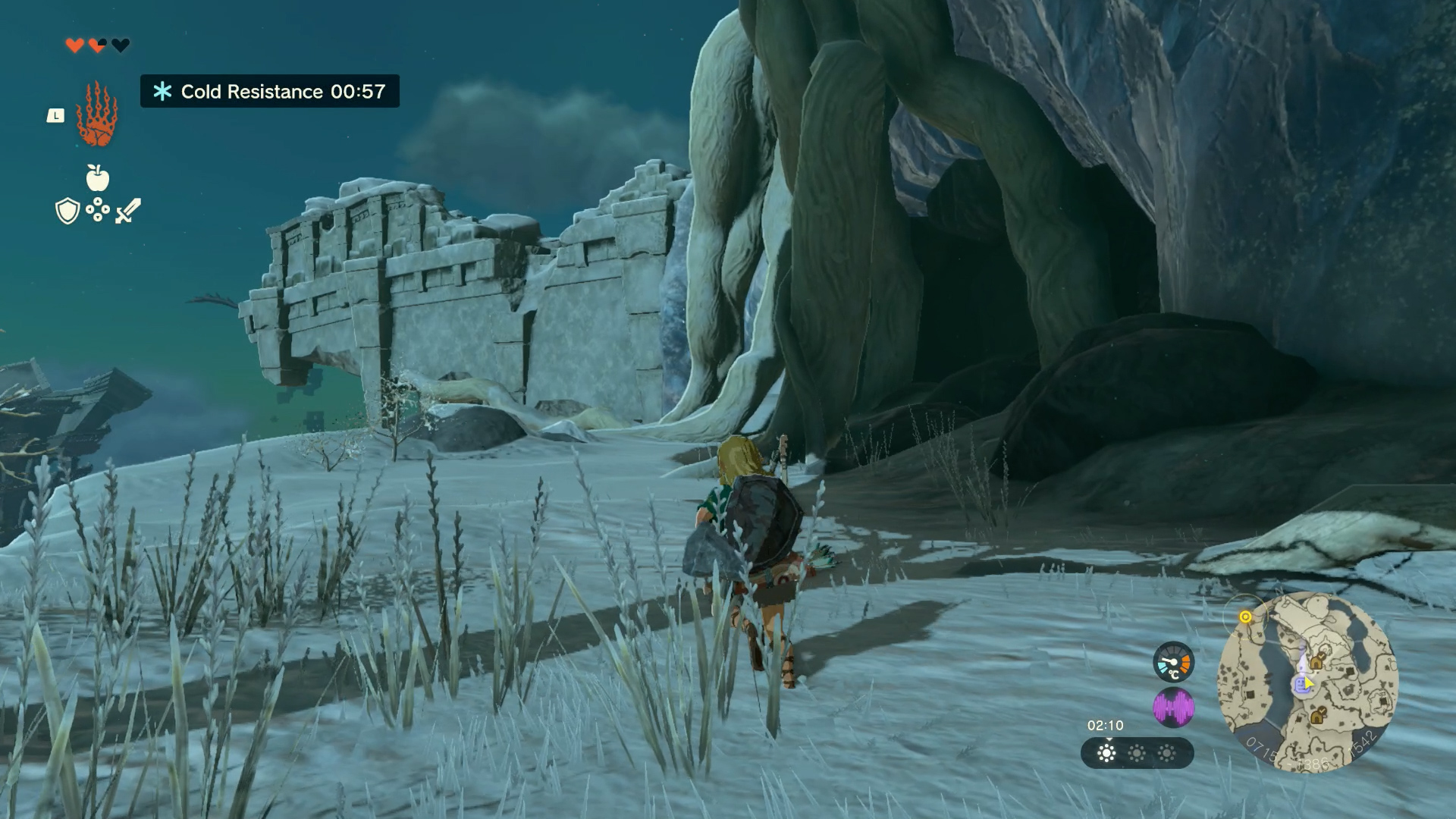Check the temperature gauge icon

[x=1173, y=661]
